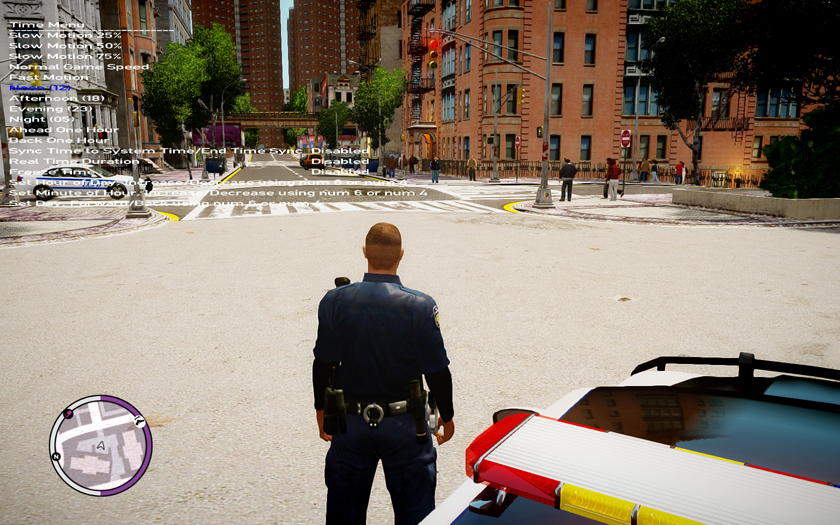Click Ahead One Hour
840x525 pixels.
pos(64,130)
